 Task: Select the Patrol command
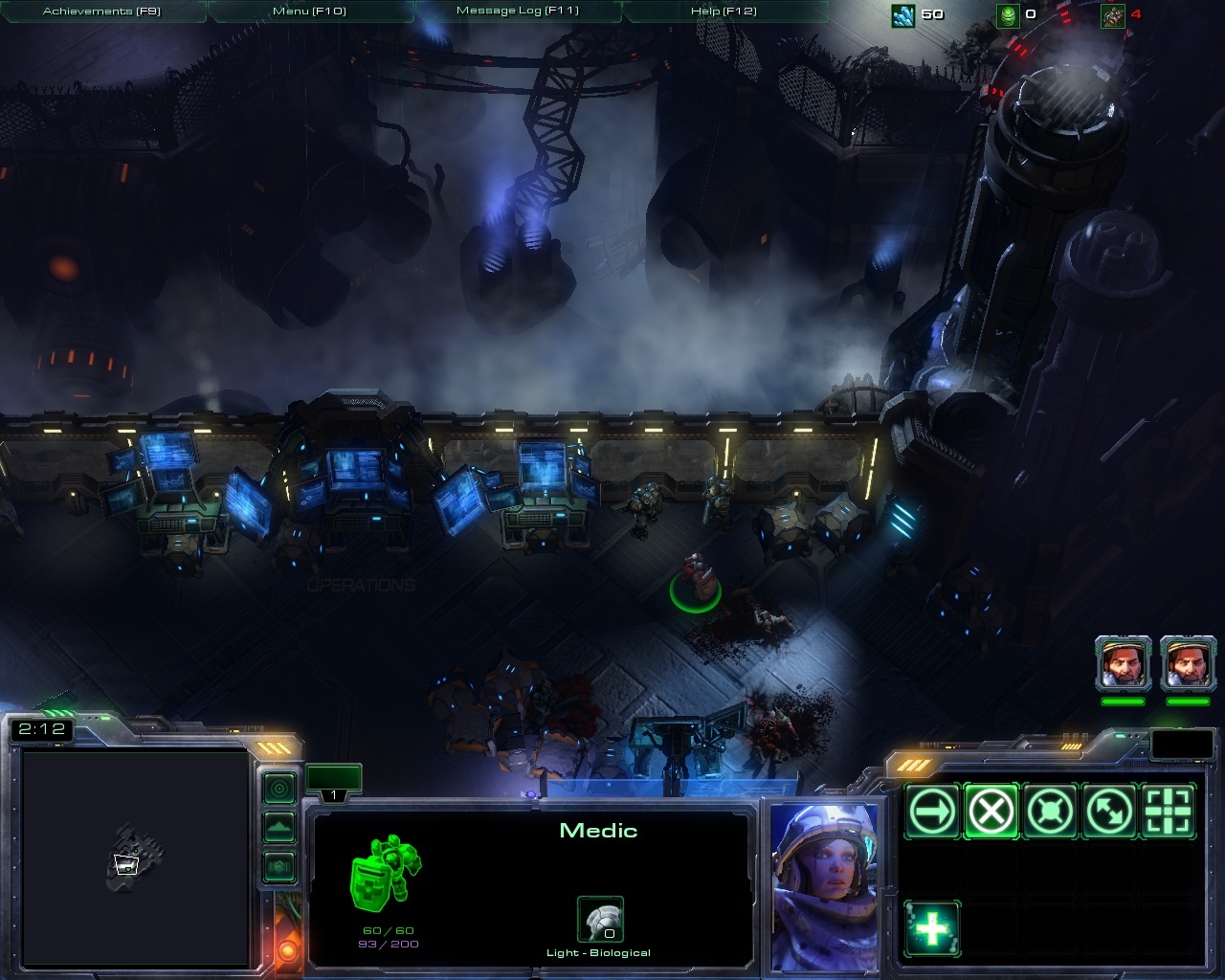click(1109, 813)
